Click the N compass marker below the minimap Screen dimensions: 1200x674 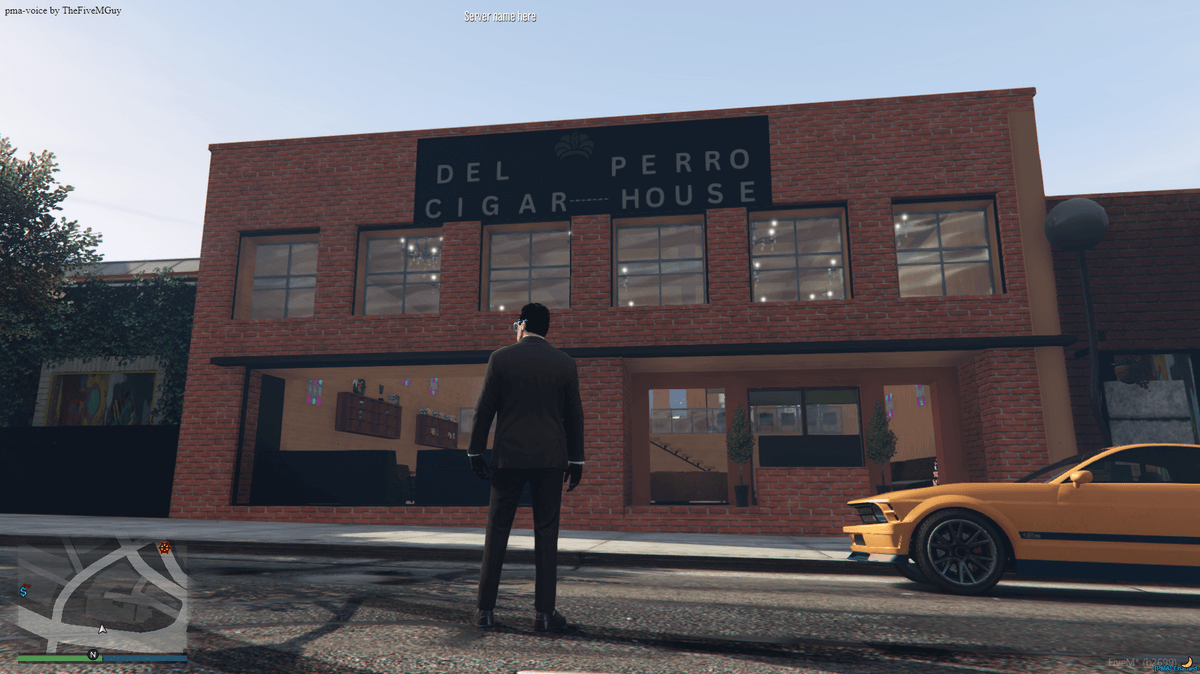point(93,655)
